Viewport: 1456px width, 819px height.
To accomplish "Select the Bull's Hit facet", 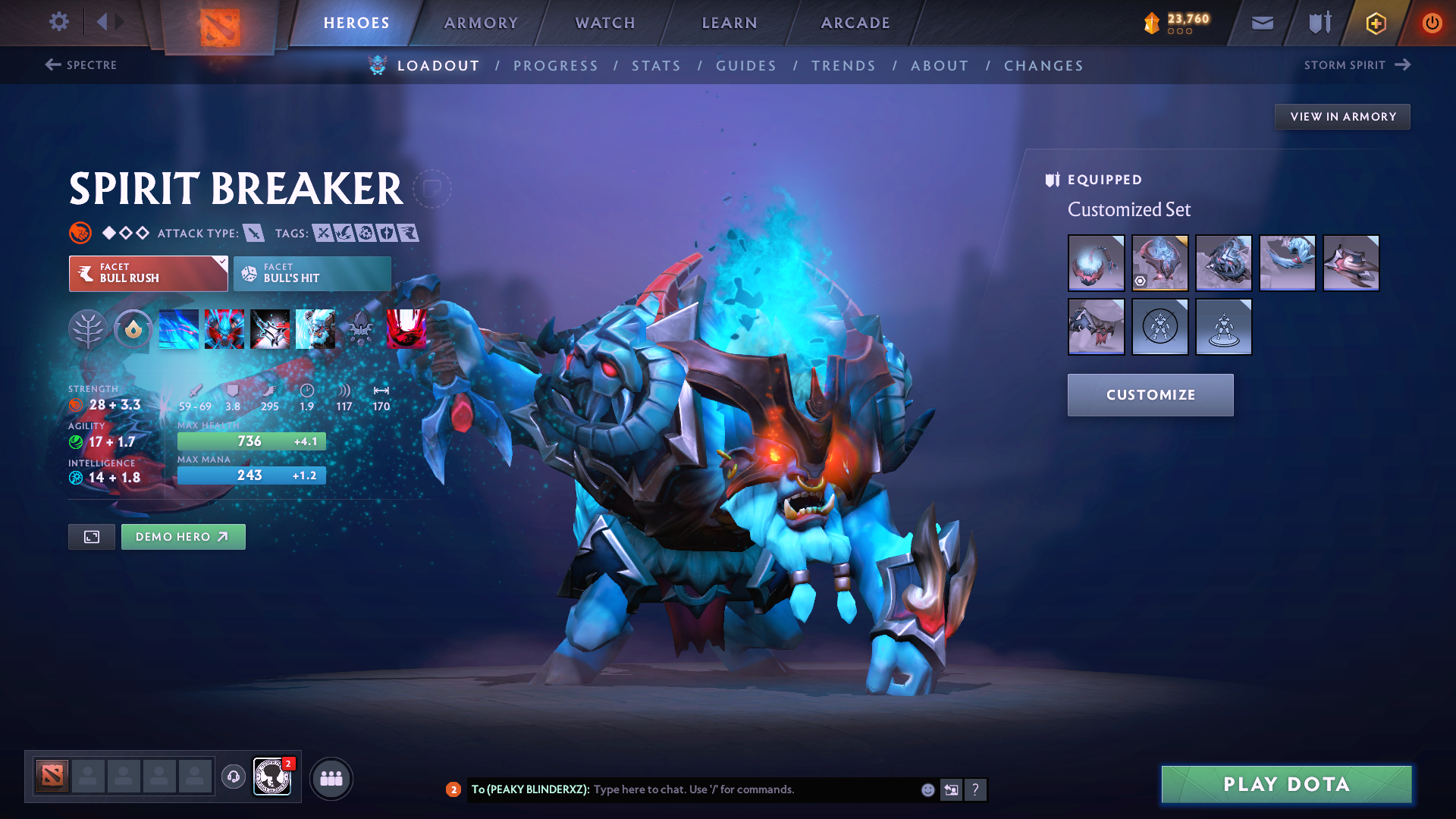I will 311,274.
